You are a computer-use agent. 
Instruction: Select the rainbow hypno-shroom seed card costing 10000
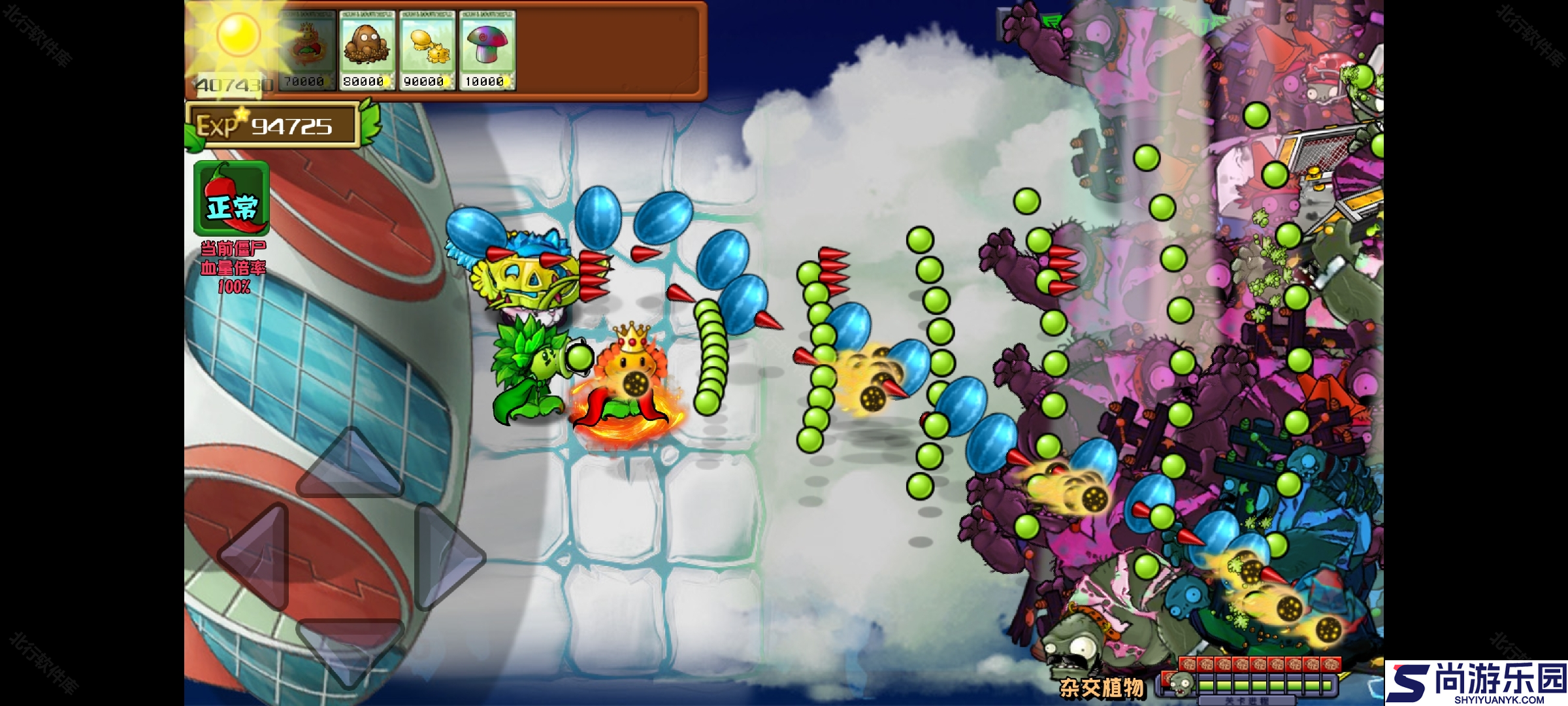click(487, 50)
